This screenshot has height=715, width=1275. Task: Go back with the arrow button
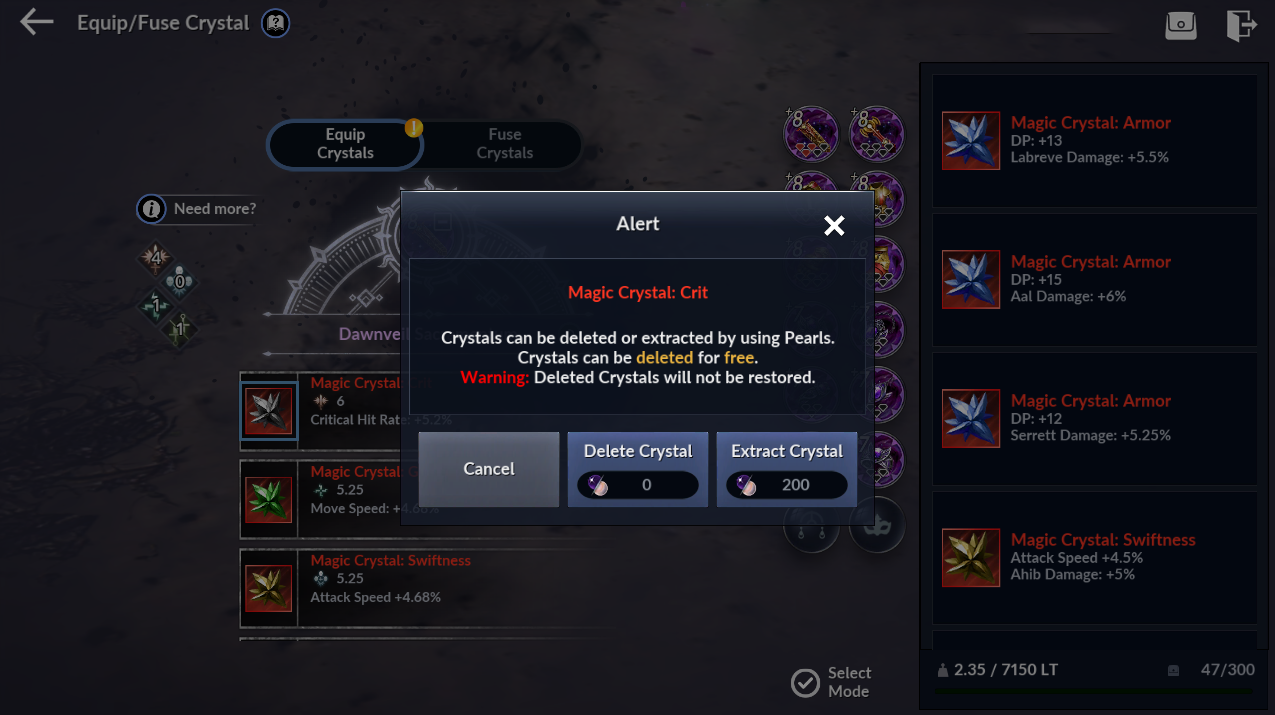click(37, 23)
